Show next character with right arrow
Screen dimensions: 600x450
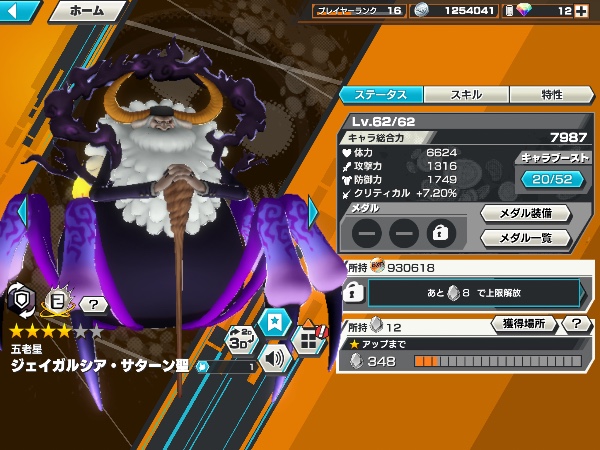click(314, 212)
